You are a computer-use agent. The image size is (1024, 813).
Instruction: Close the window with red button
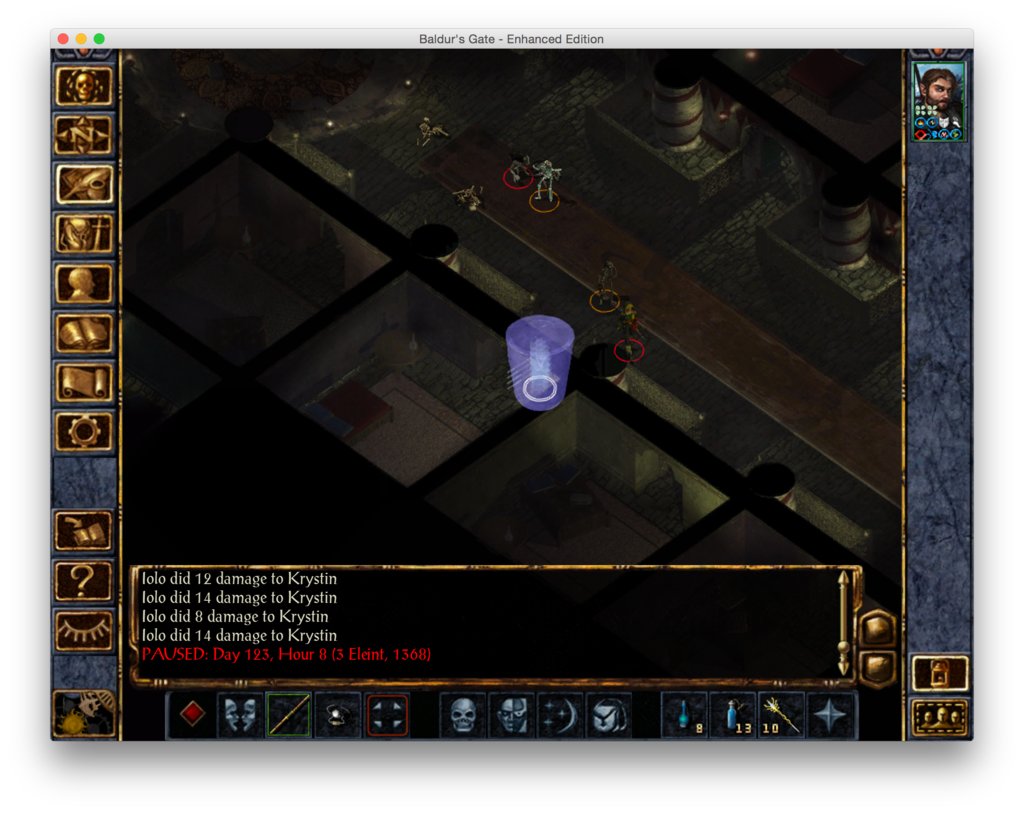point(63,39)
